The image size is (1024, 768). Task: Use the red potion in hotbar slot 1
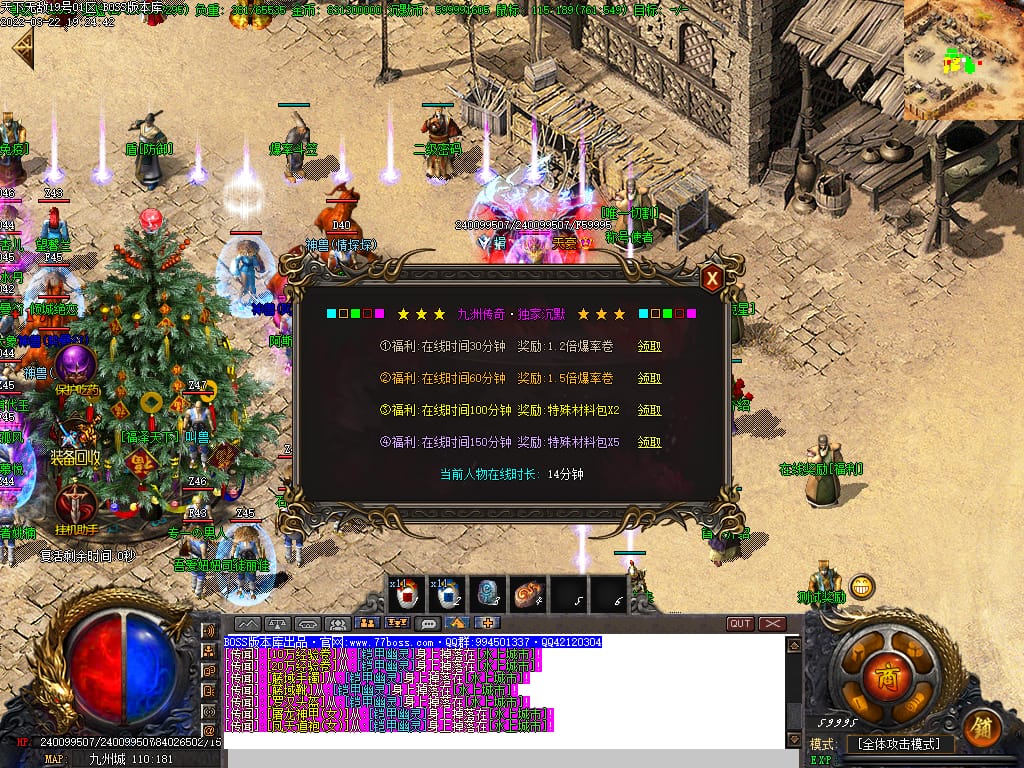click(407, 593)
